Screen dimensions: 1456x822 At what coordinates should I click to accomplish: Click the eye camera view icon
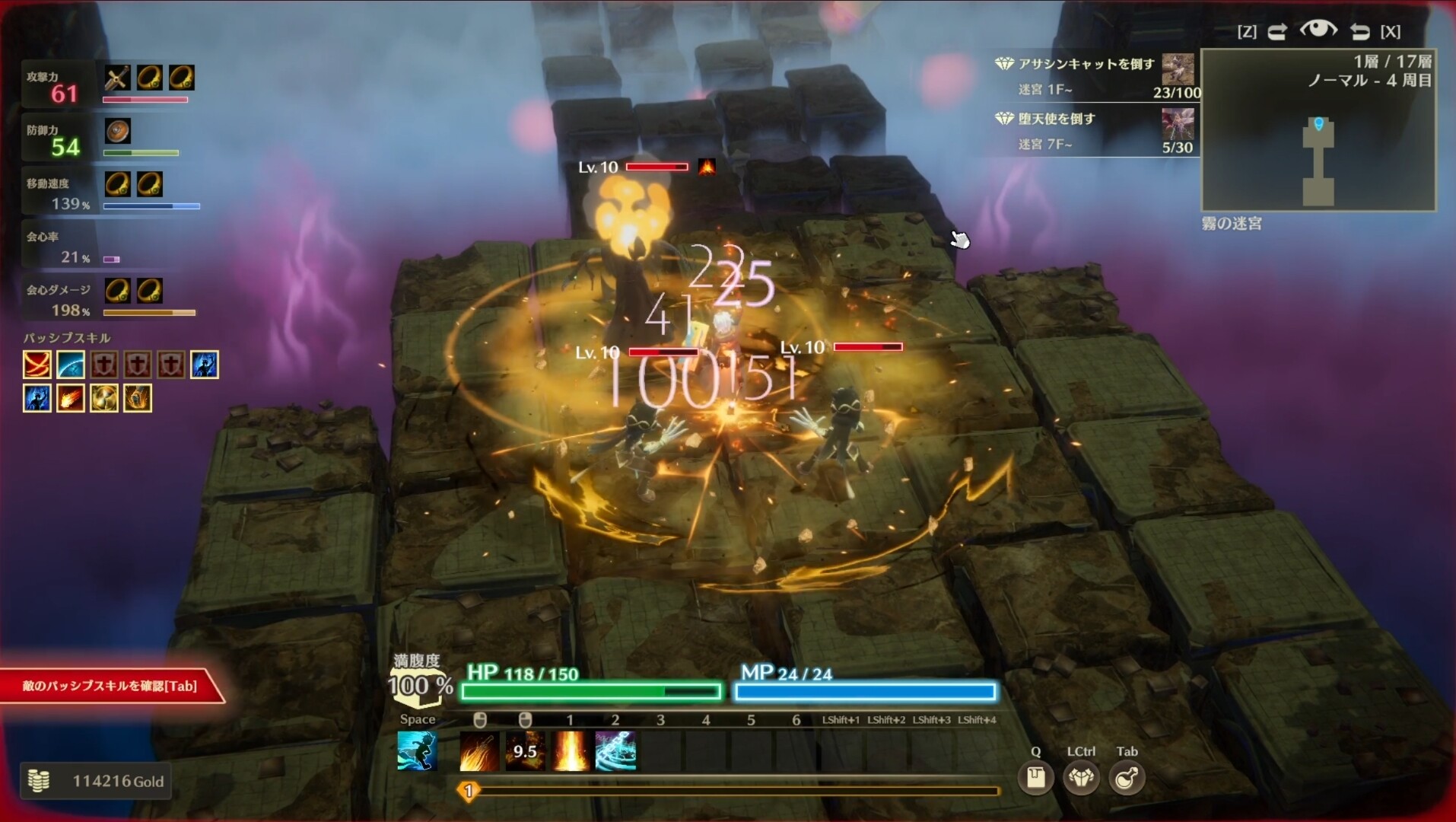coord(1318,30)
